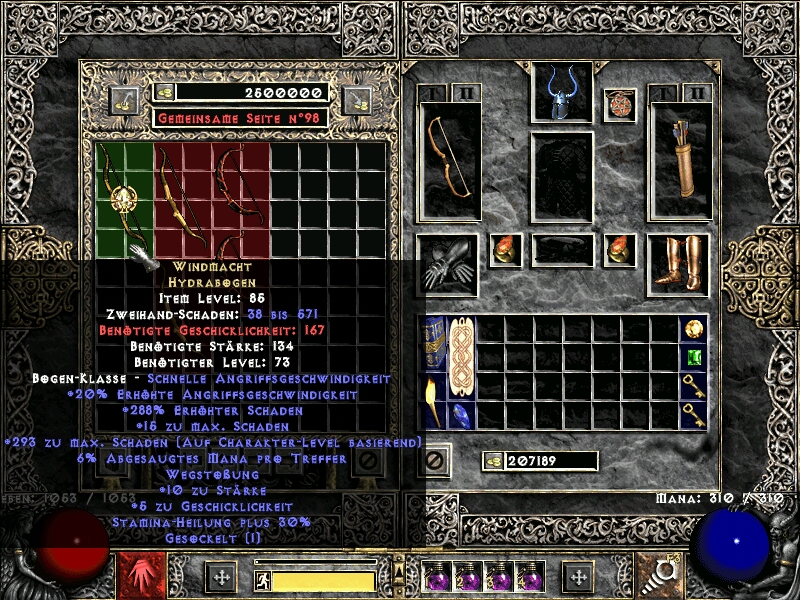Screen dimensions: 800x600
Task: Select the ring beside the gauntlets
Action: [505, 251]
